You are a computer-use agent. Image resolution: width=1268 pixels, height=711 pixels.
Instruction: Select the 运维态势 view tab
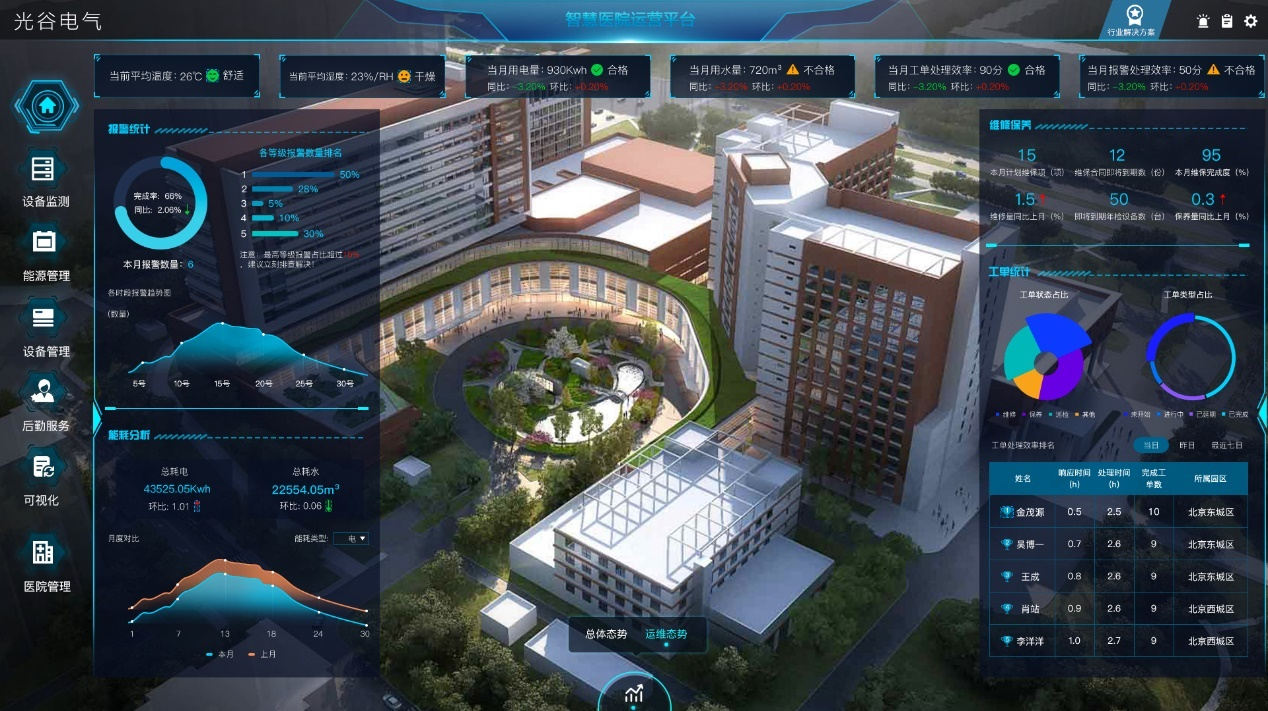[666, 634]
